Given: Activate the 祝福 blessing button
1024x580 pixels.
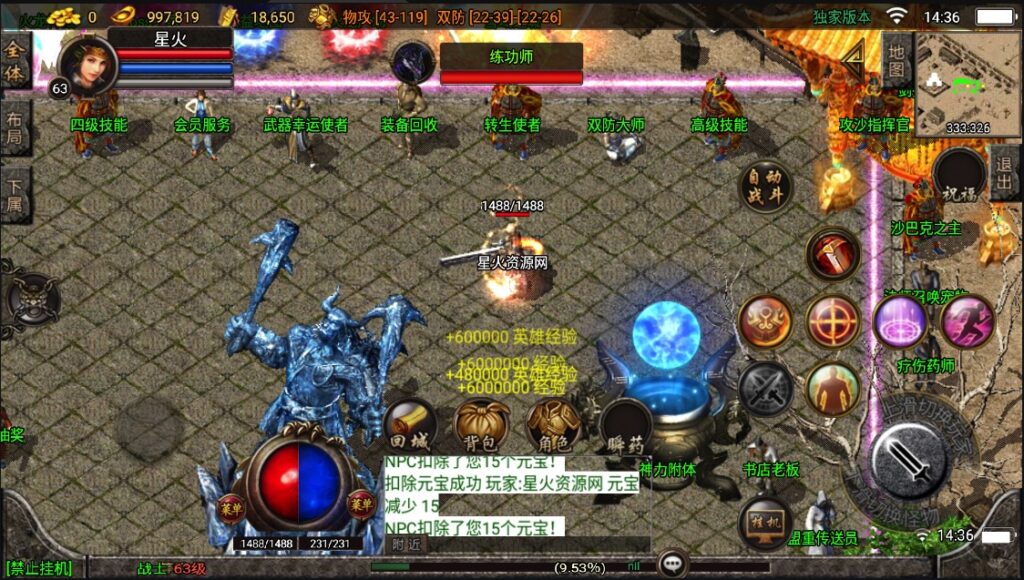Looking at the screenshot, I should pos(957,175).
